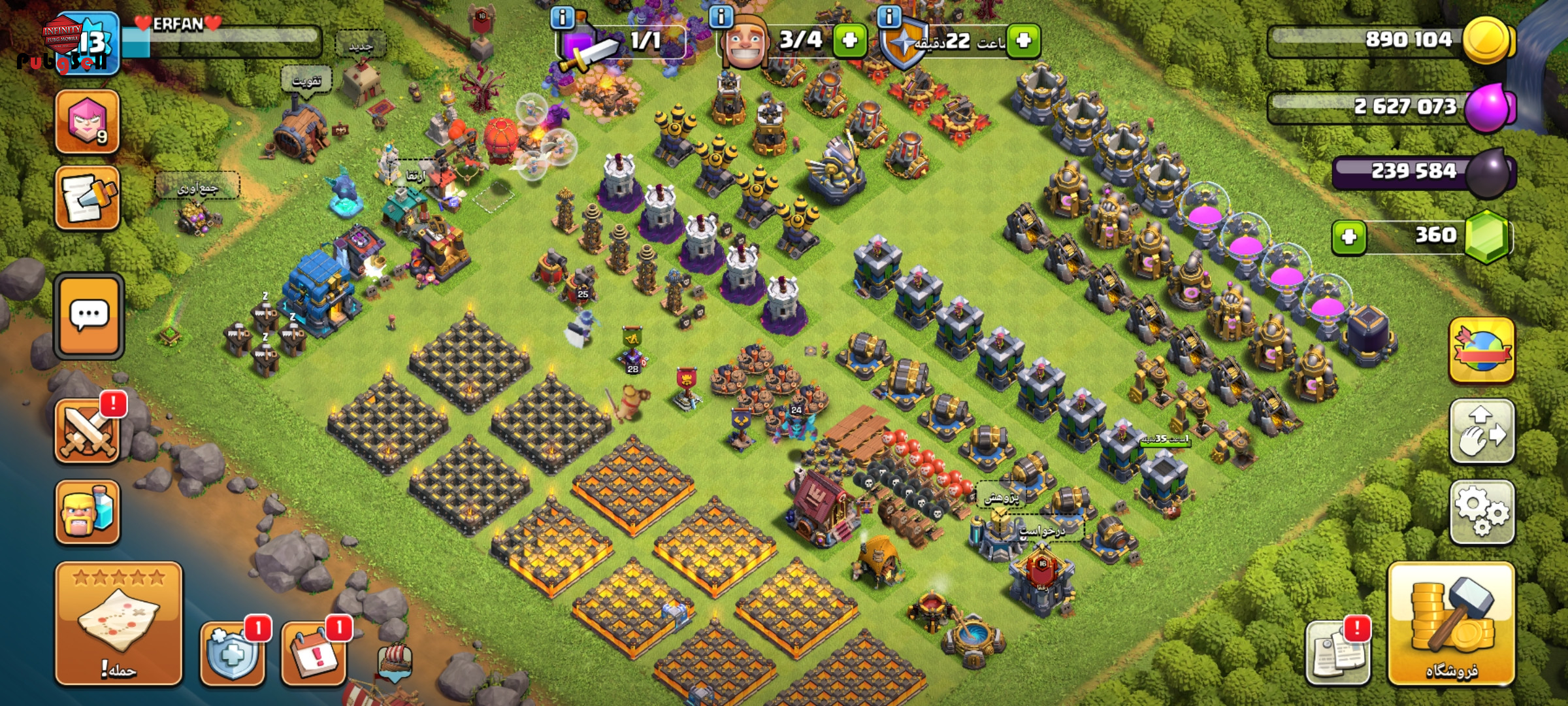This screenshot has width=1568, height=706.
Task: Open the hero Archer Queen menu
Action: point(88,122)
